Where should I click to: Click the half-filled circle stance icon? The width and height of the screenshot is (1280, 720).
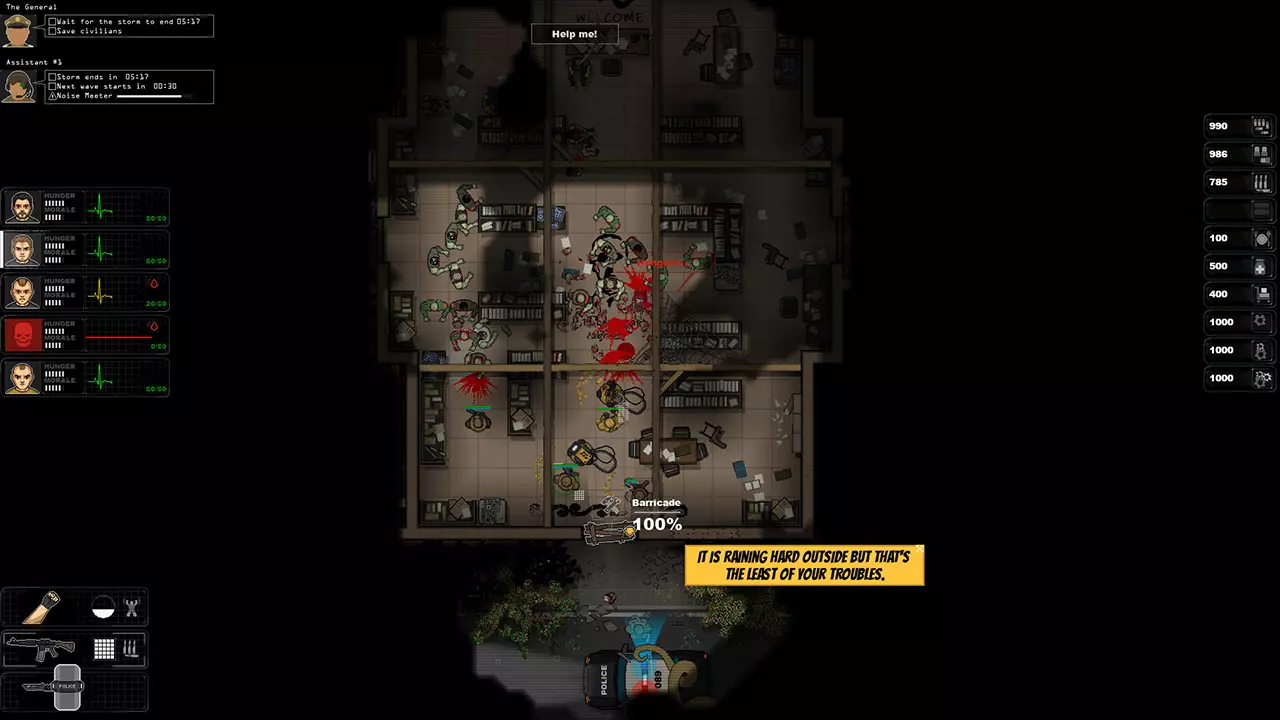tap(103, 607)
